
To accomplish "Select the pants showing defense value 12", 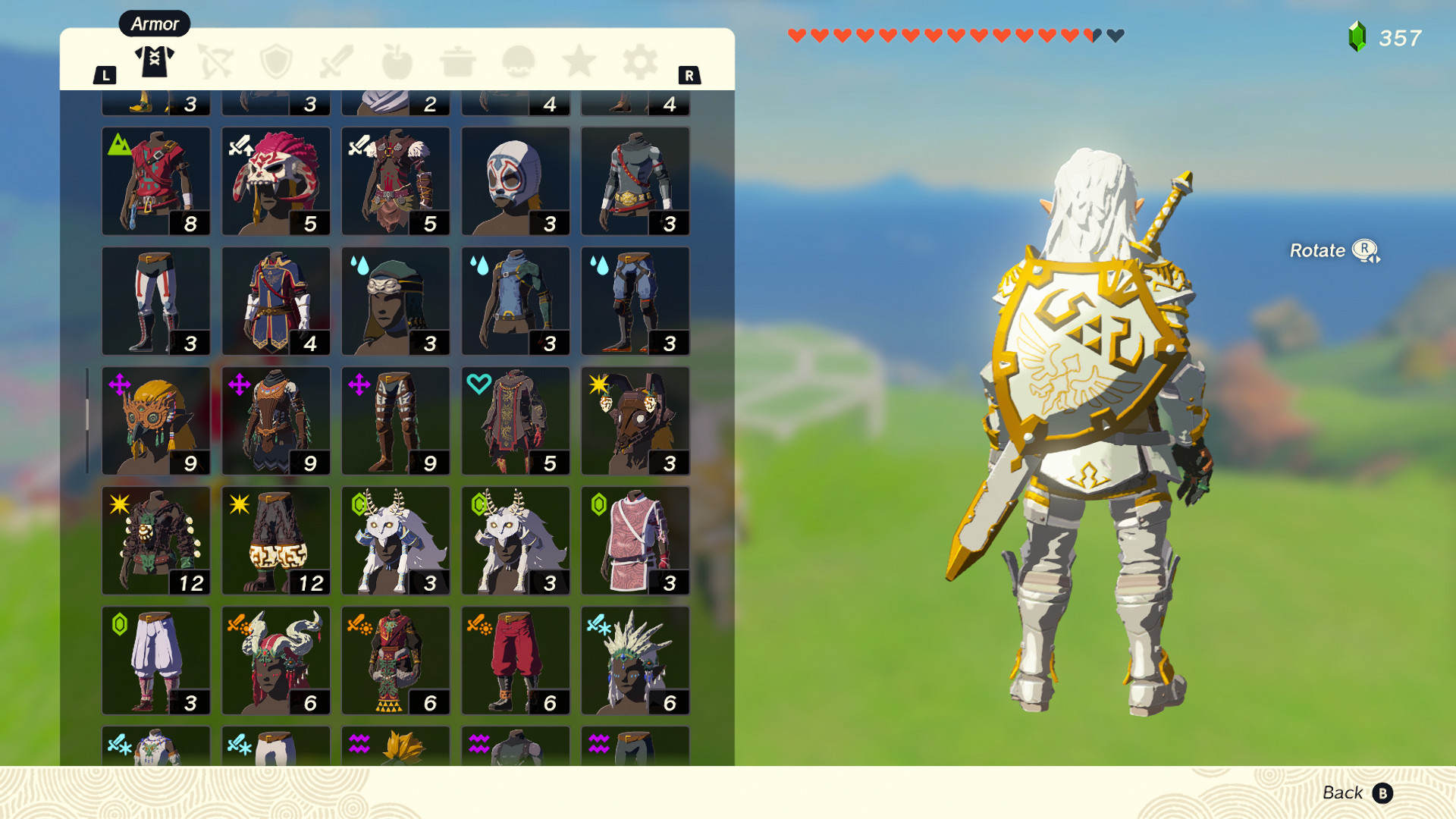I will click(275, 541).
